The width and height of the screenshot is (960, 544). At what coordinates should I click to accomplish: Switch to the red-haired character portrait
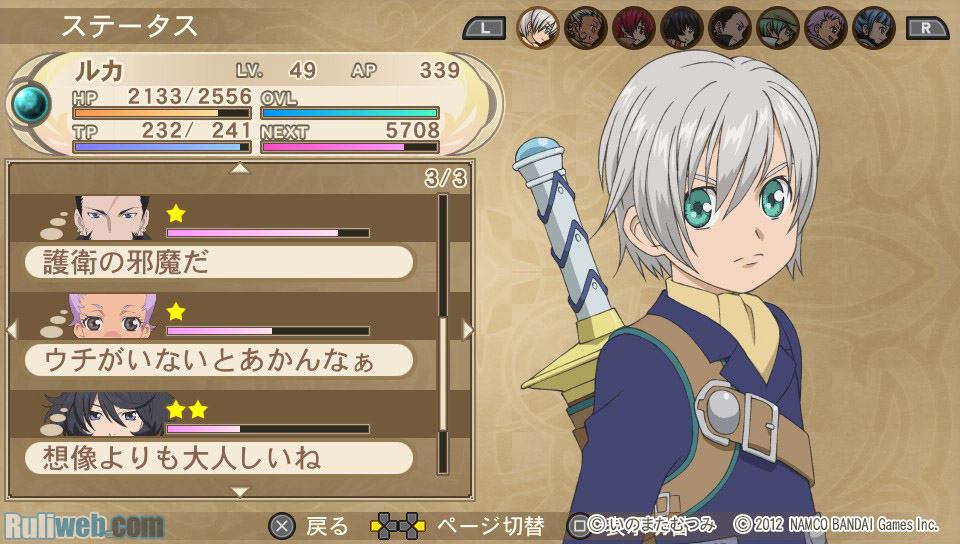point(634,28)
